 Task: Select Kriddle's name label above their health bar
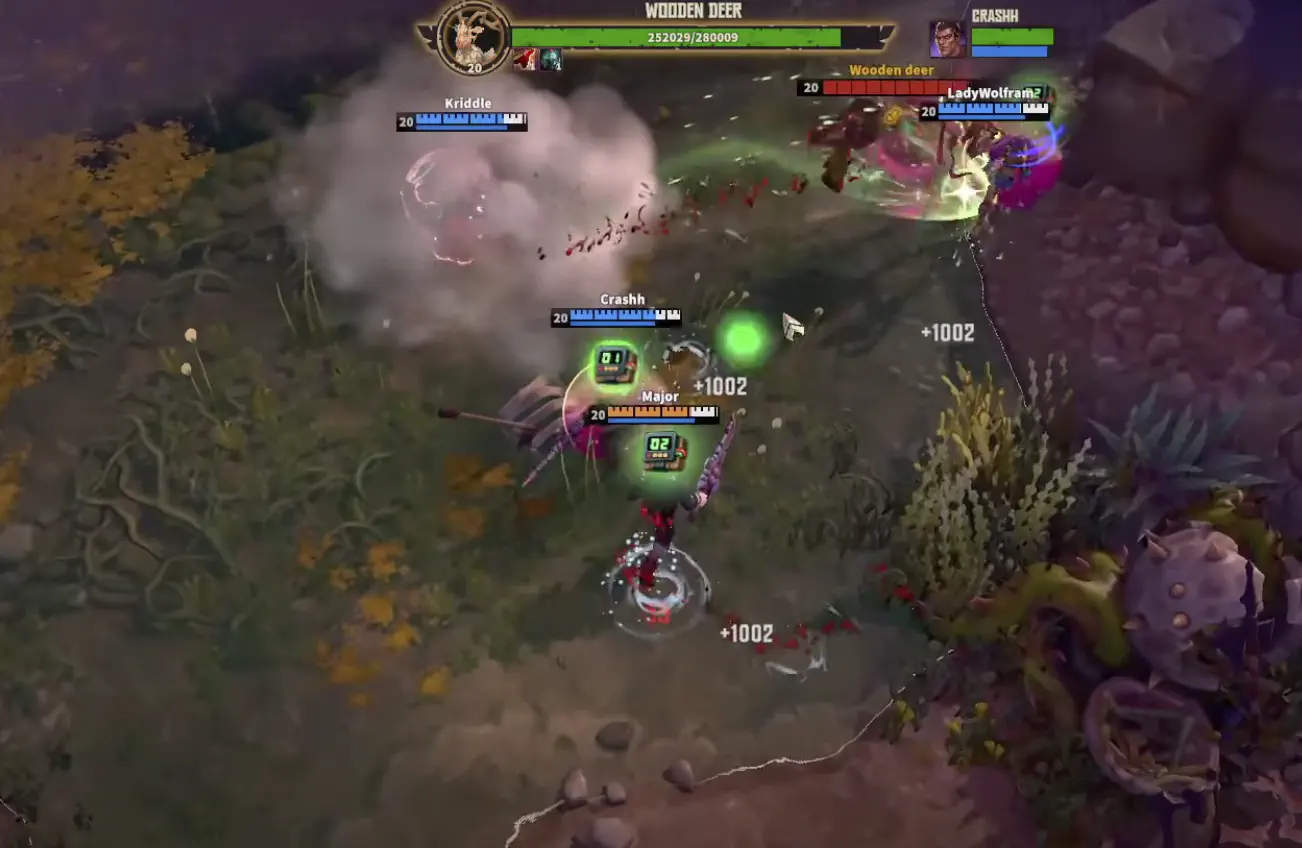(466, 103)
